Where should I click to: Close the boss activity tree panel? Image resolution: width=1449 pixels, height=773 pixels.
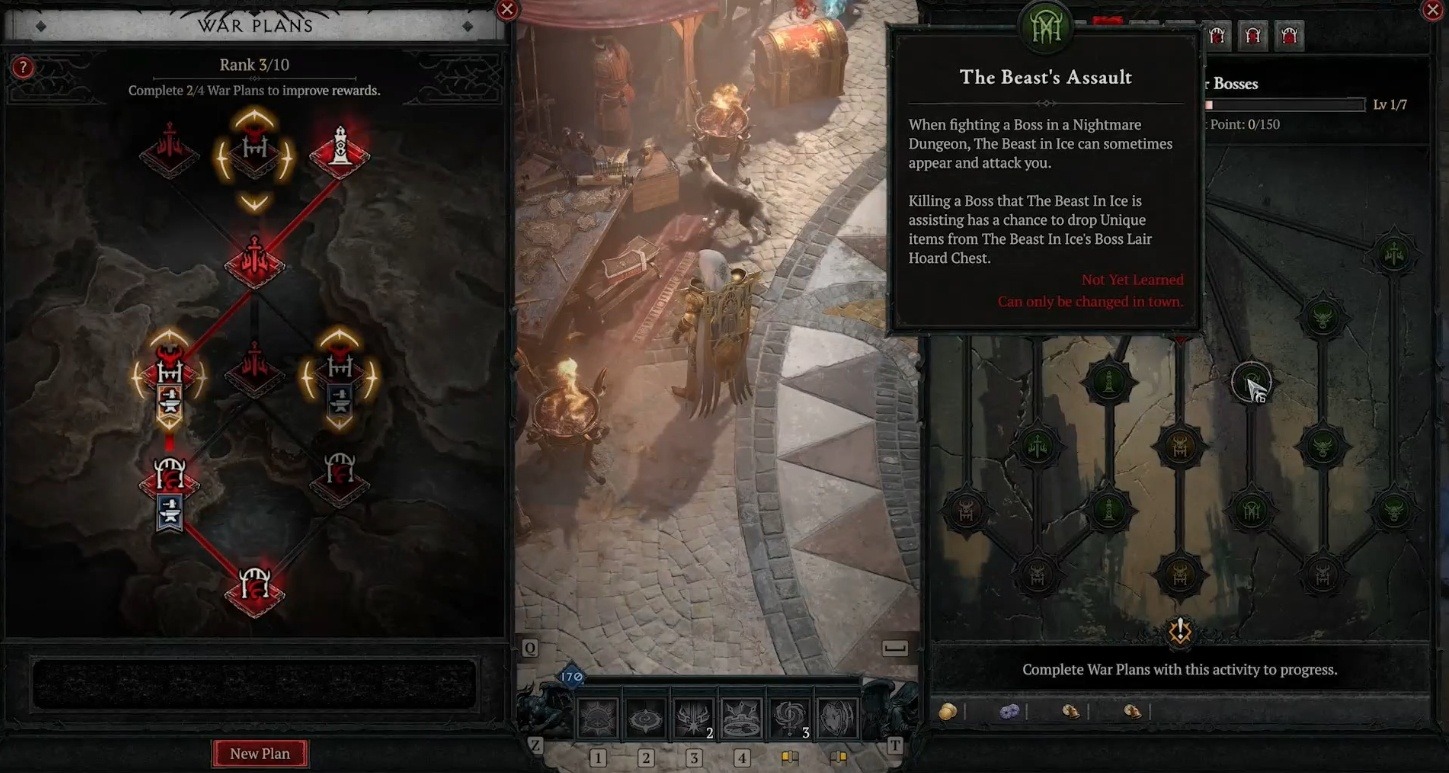1432,9
